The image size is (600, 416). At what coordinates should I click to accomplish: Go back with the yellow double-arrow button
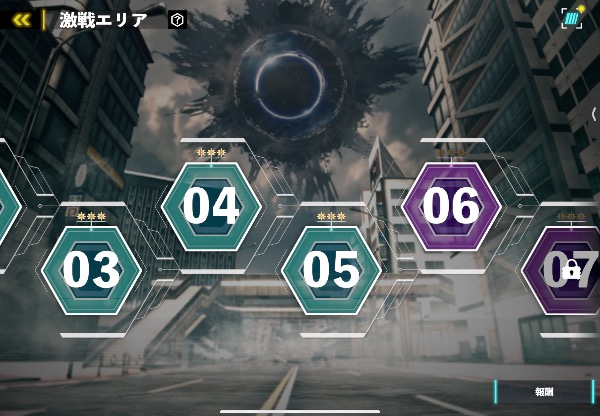pyautogui.click(x=20, y=19)
